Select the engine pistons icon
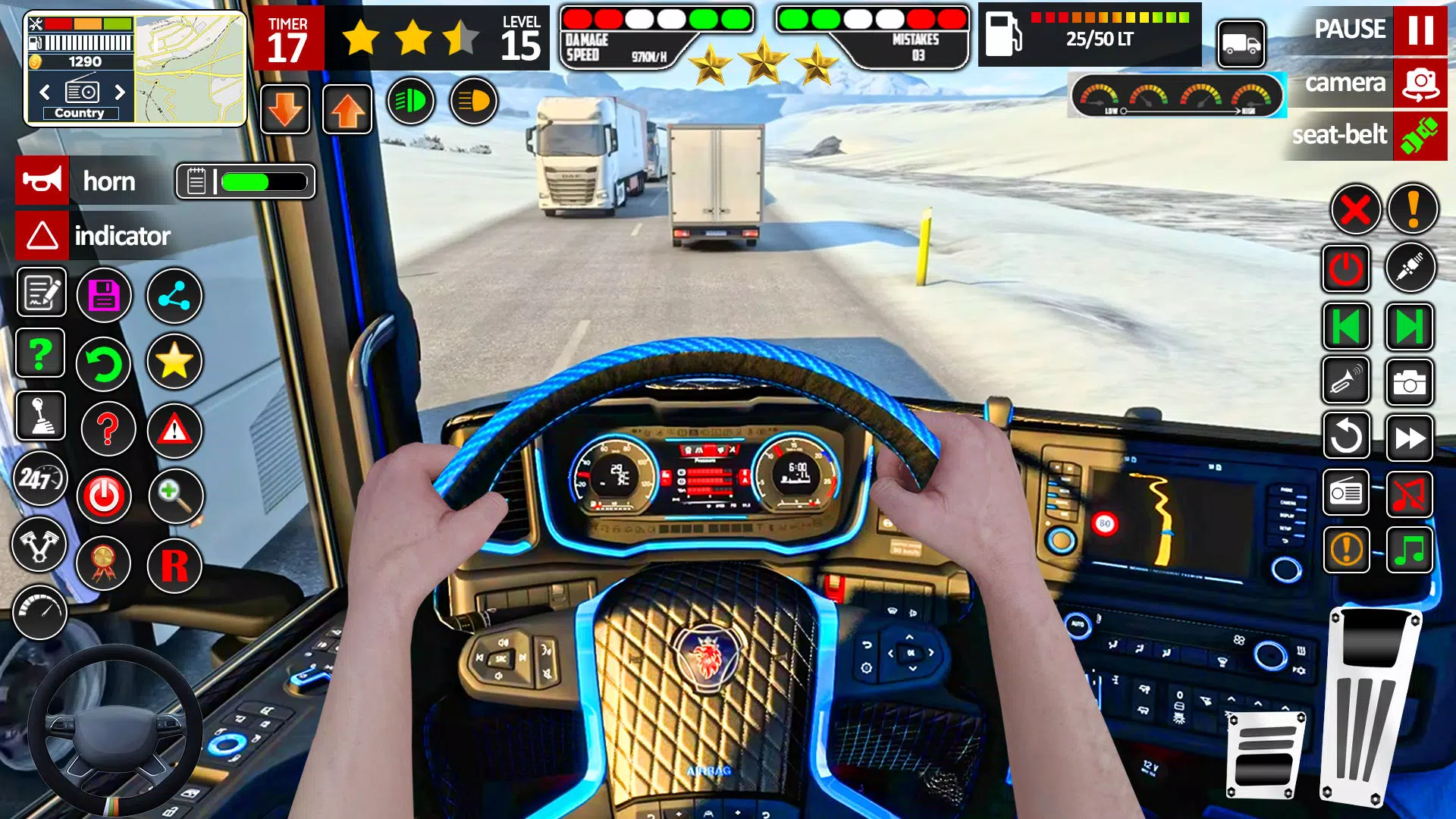 [x=39, y=545]
